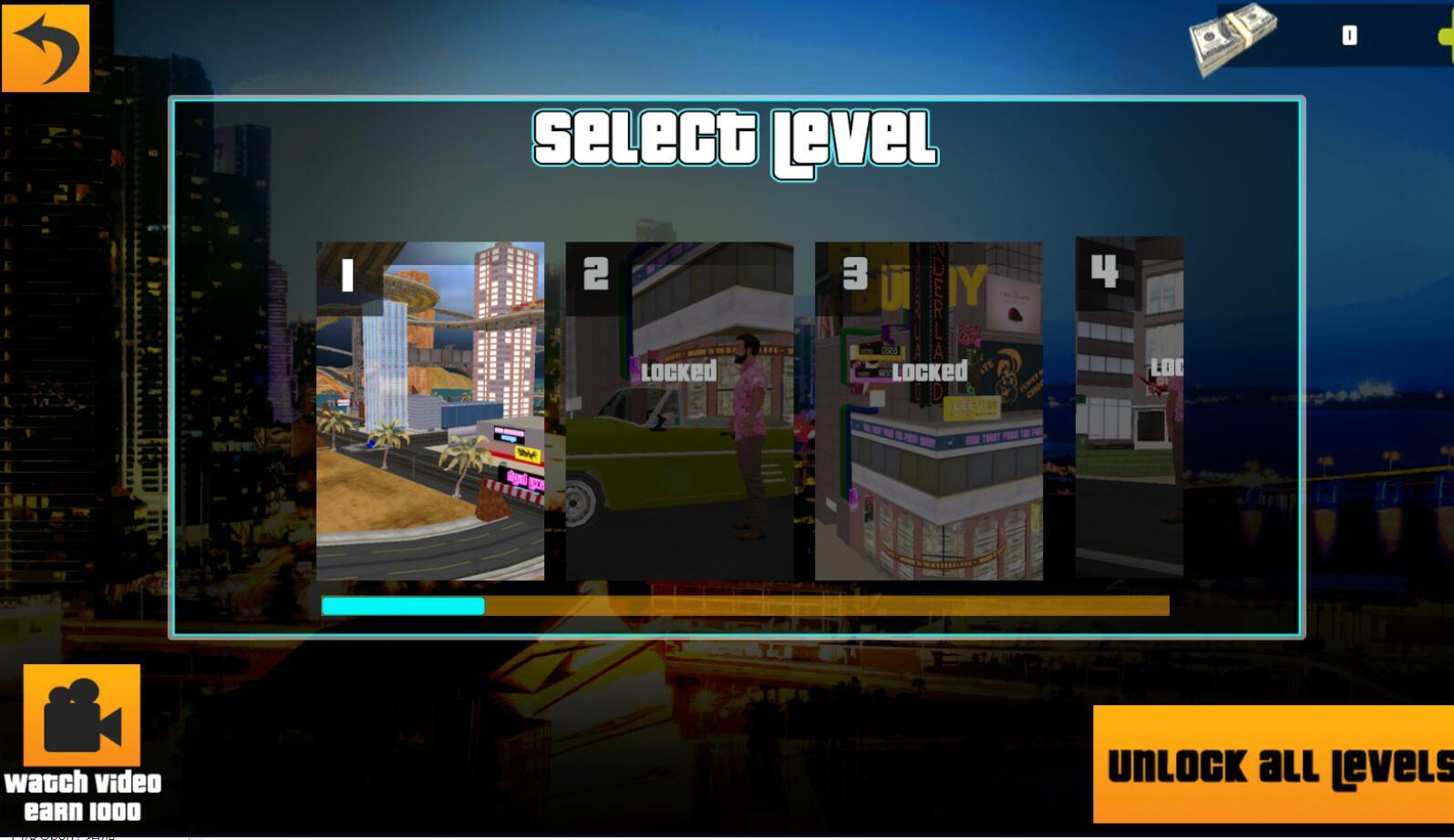Click the cyan level progress bar
Screen dimensions: 1454x840
(401, 604)
